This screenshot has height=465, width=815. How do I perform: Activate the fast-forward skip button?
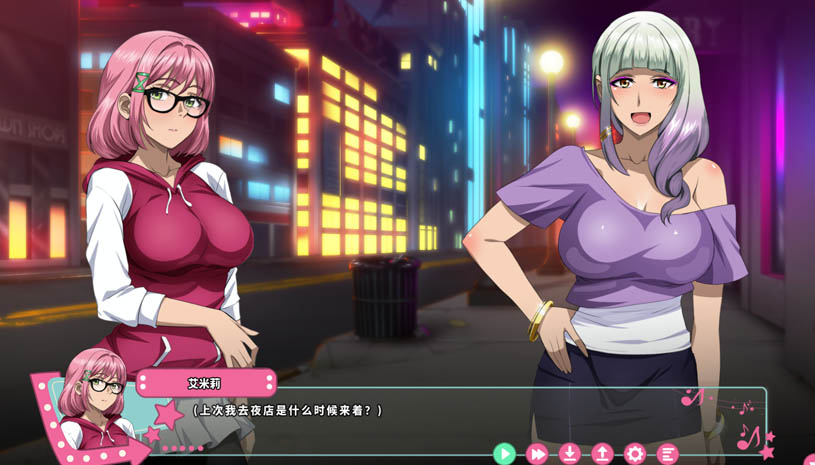click(x=537, y=454)
